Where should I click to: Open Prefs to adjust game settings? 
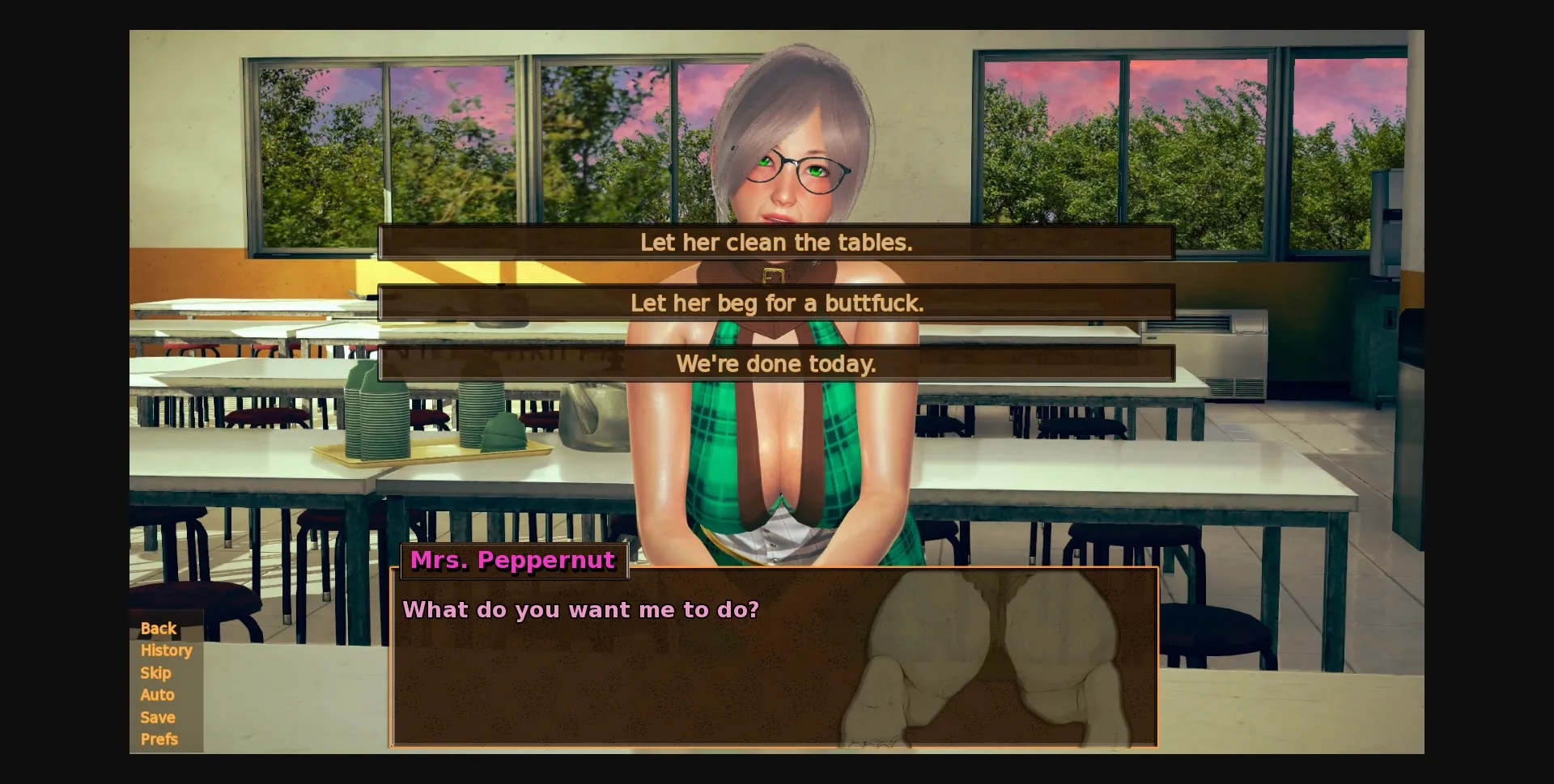159,739
